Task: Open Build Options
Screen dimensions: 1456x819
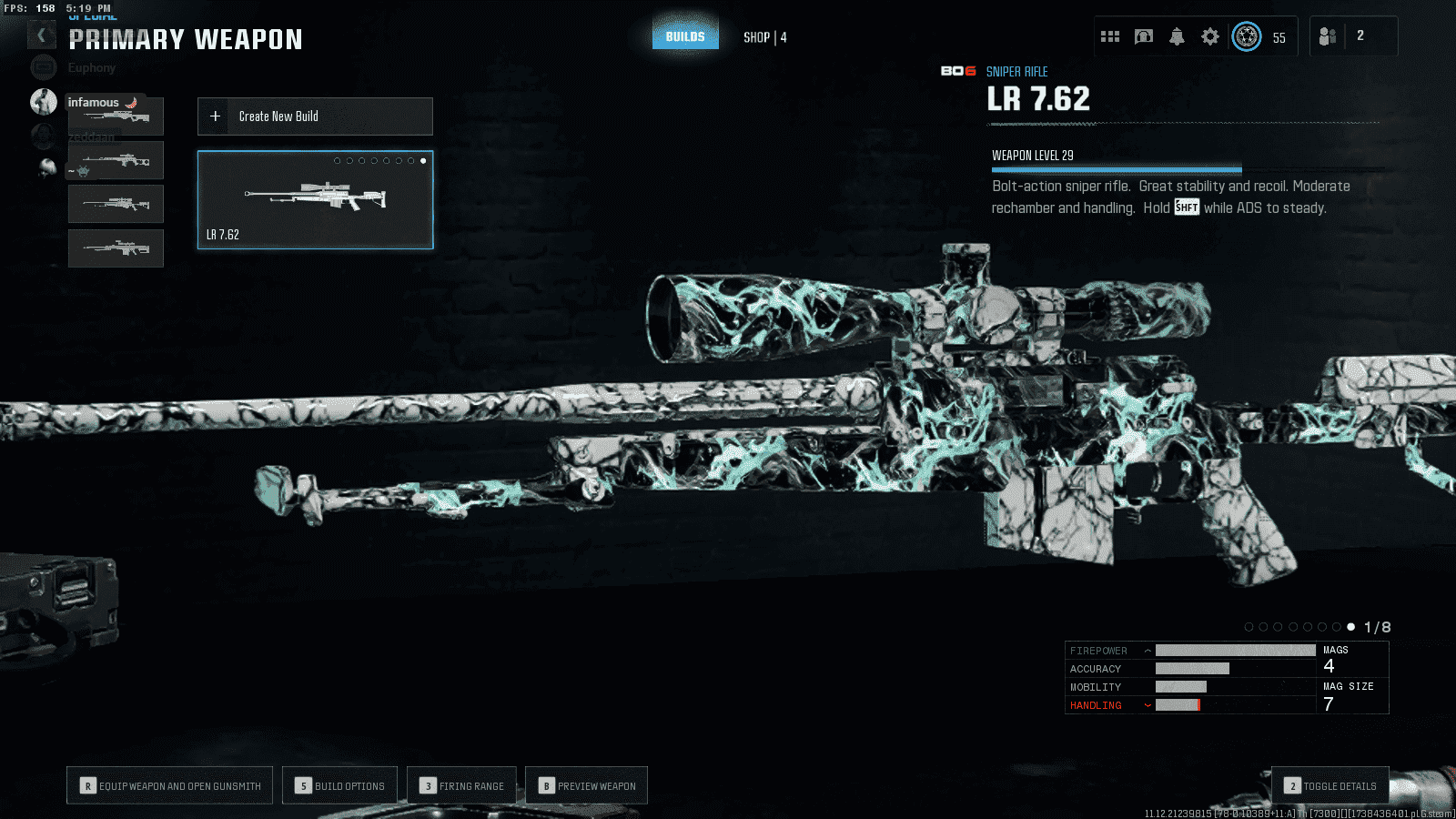Action: (339, 785)
